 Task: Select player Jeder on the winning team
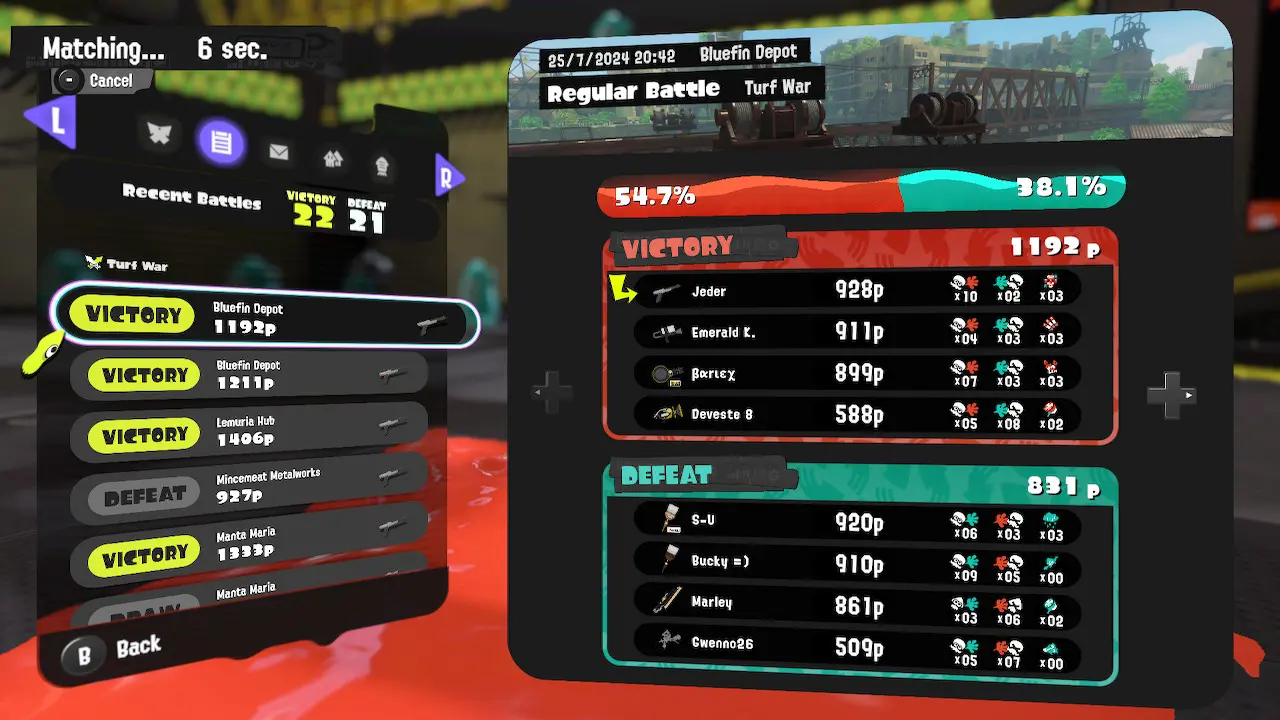pos(858,291)
